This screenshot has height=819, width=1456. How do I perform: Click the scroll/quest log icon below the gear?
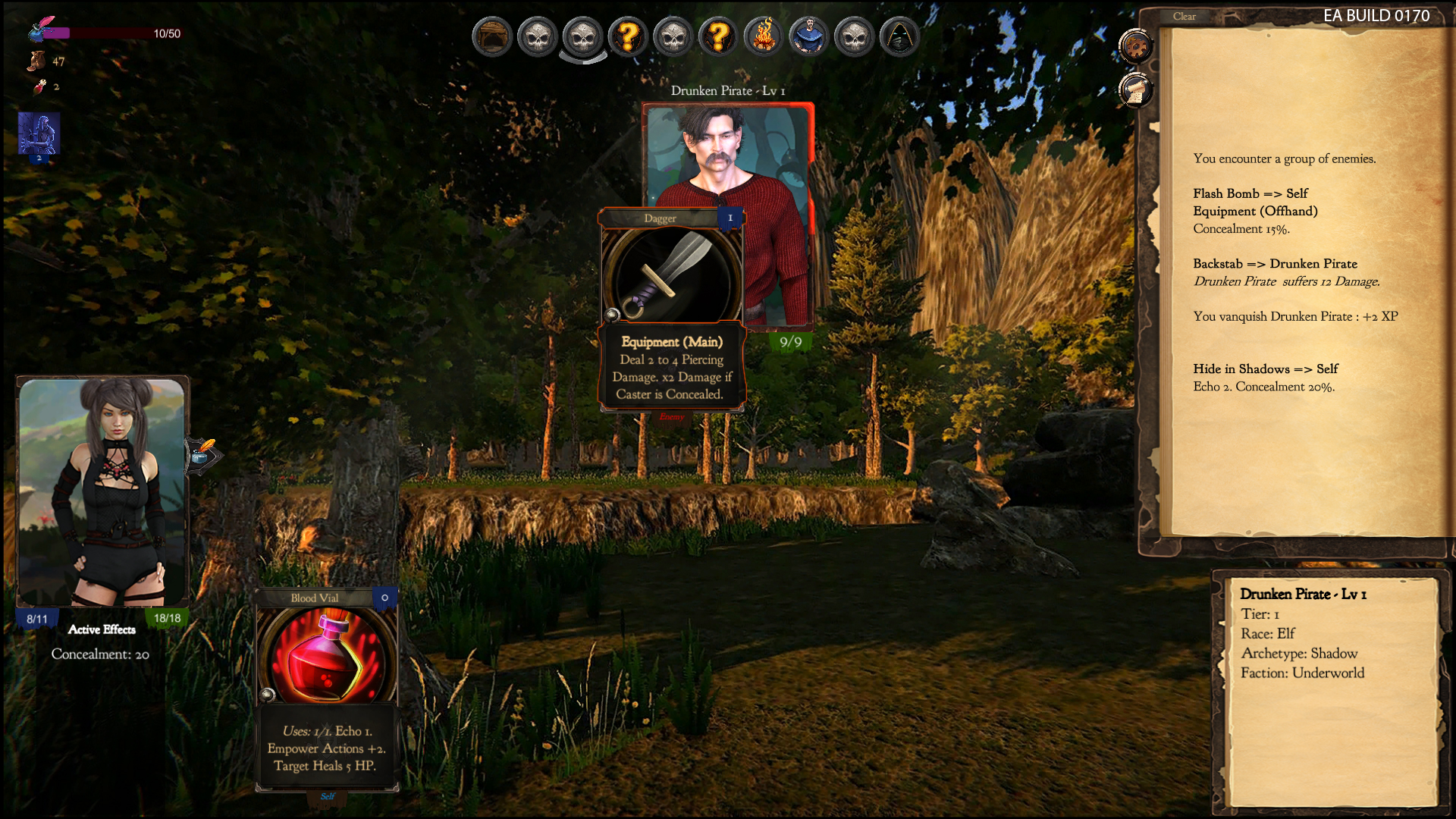click(1135, 90)
